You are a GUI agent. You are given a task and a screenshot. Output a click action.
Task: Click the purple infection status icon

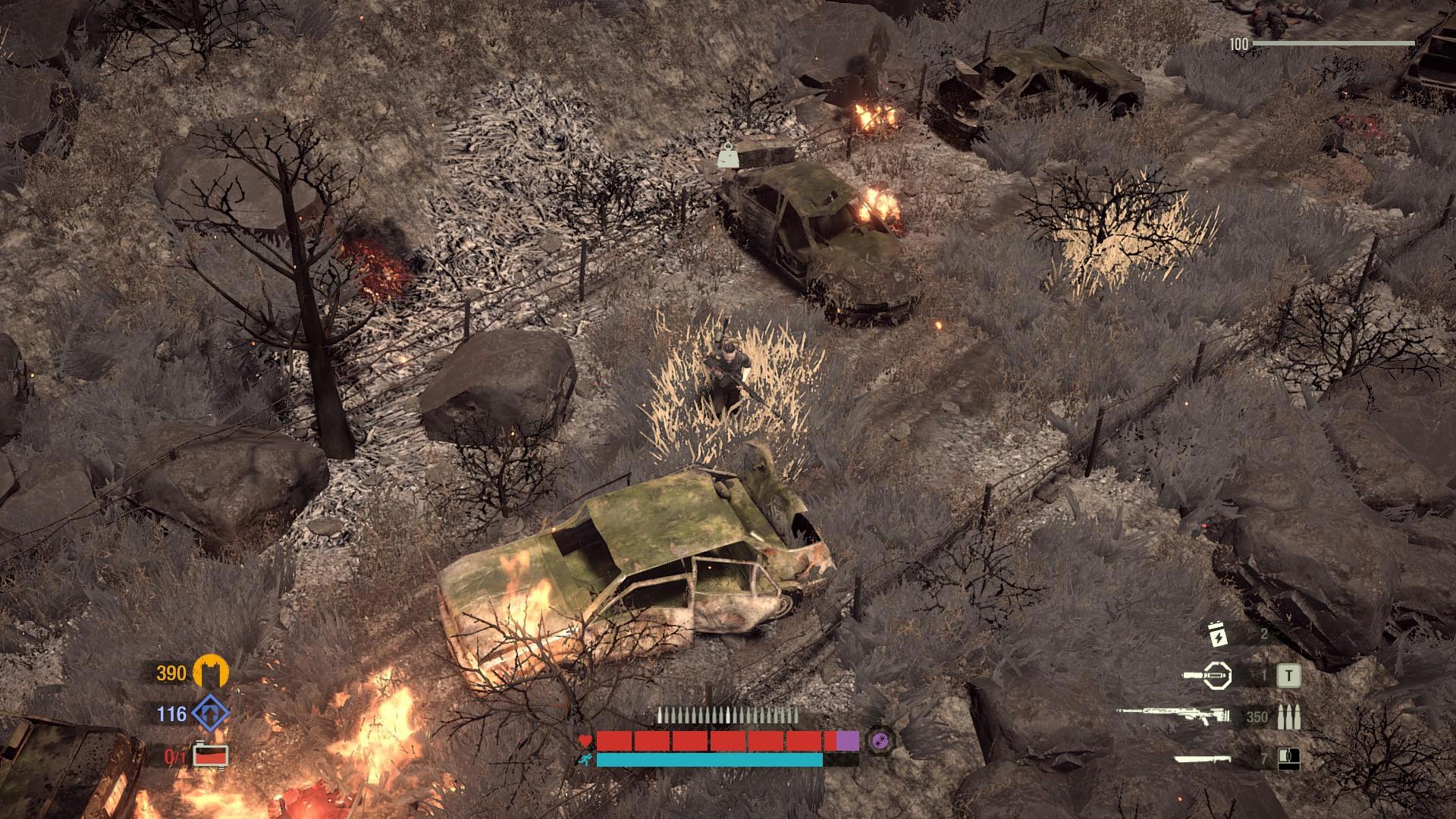pyautogui.click(x=881, y=739)
